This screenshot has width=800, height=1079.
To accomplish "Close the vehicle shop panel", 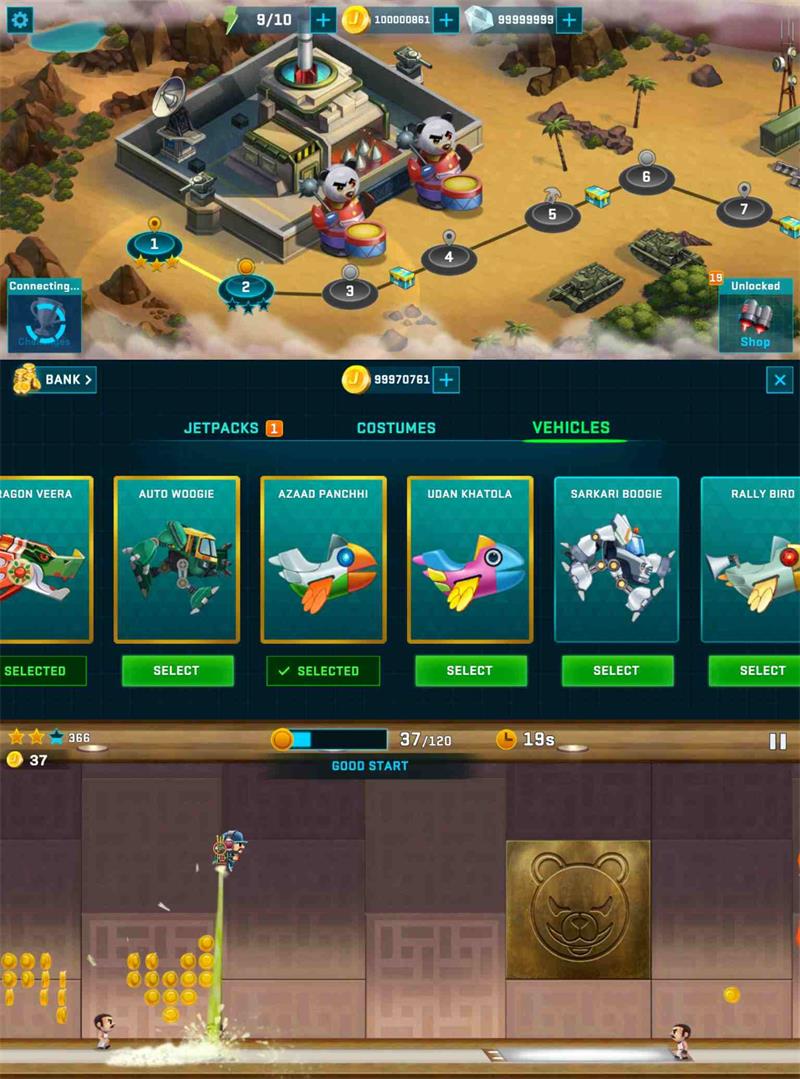I will [779, 379].
